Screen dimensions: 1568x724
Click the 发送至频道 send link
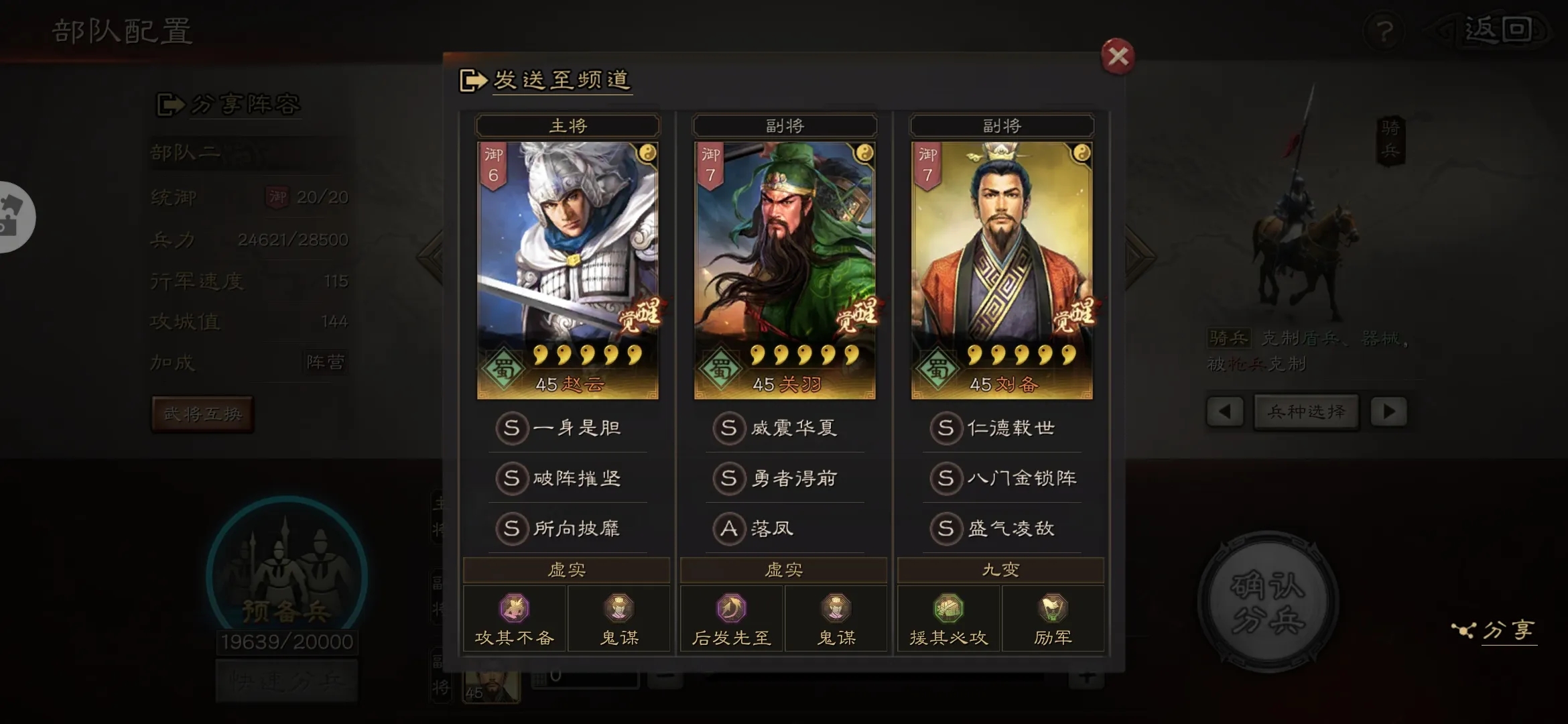click(x=562, y=79)
